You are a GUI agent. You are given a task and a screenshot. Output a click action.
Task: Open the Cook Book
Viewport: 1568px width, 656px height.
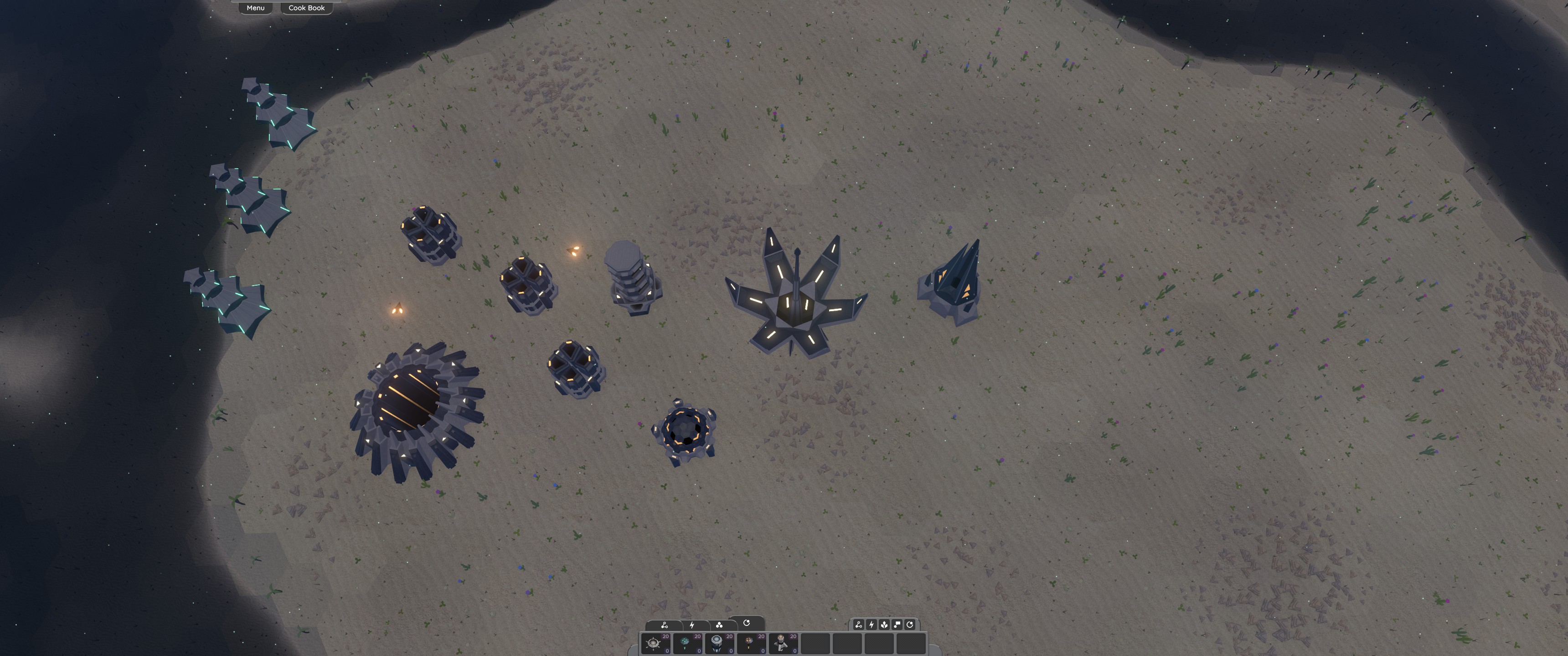306,8
